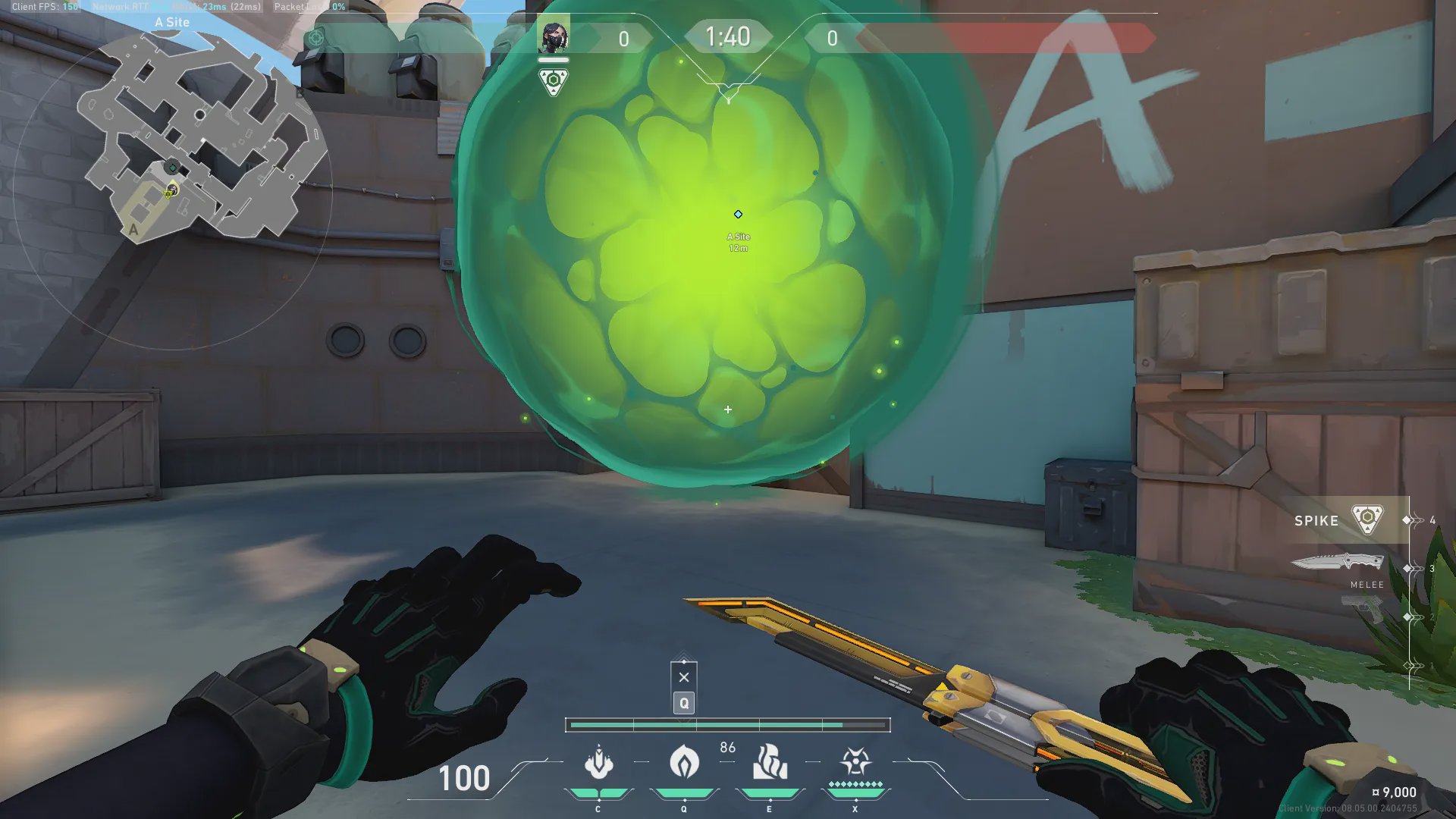The image size is (1456, 819).
Task: Choose the Toxic Screen ability icon
Action: (770, 762)
